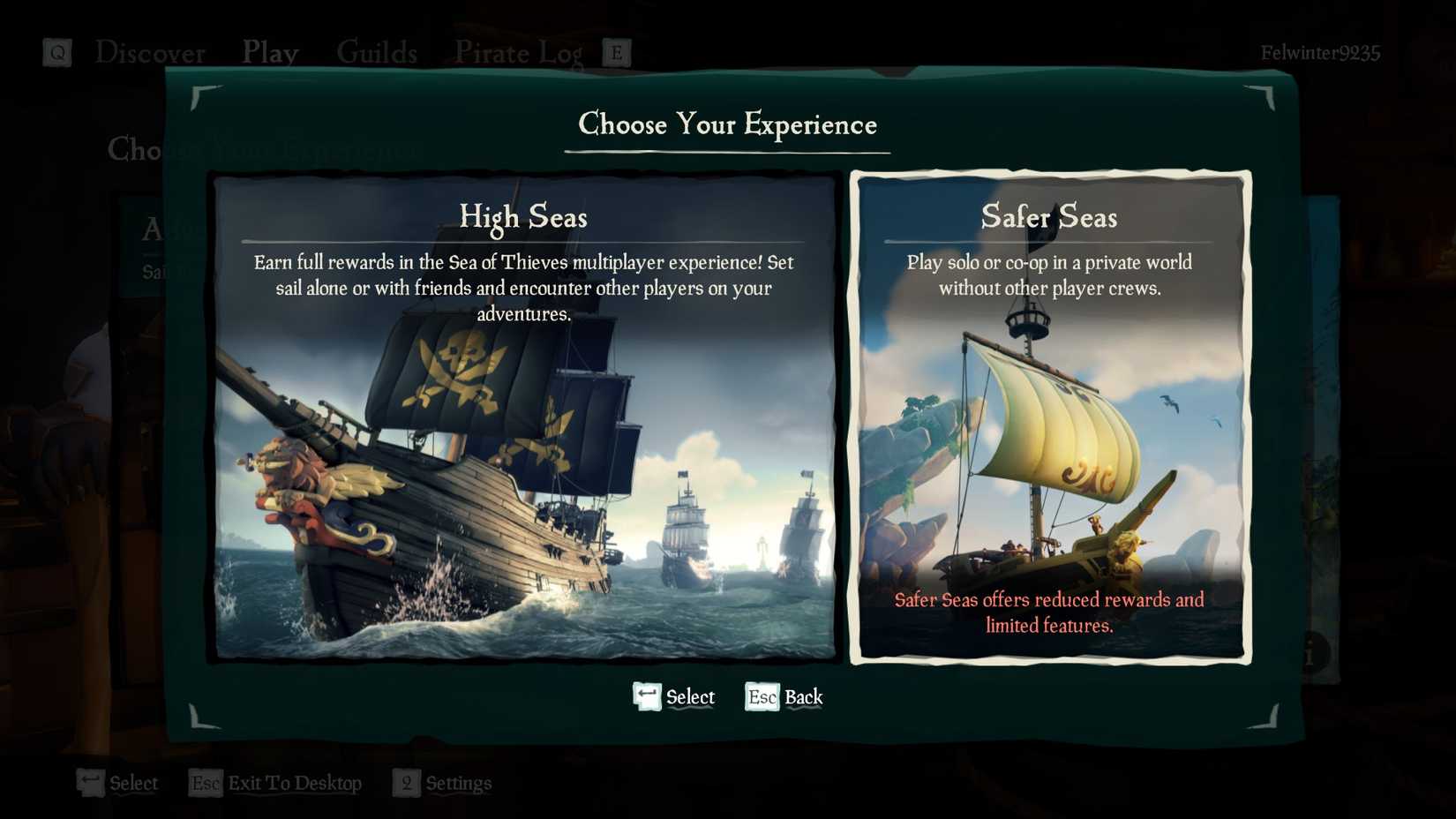
Task: Click Exit To Desktop
Action: click(295, 783)
